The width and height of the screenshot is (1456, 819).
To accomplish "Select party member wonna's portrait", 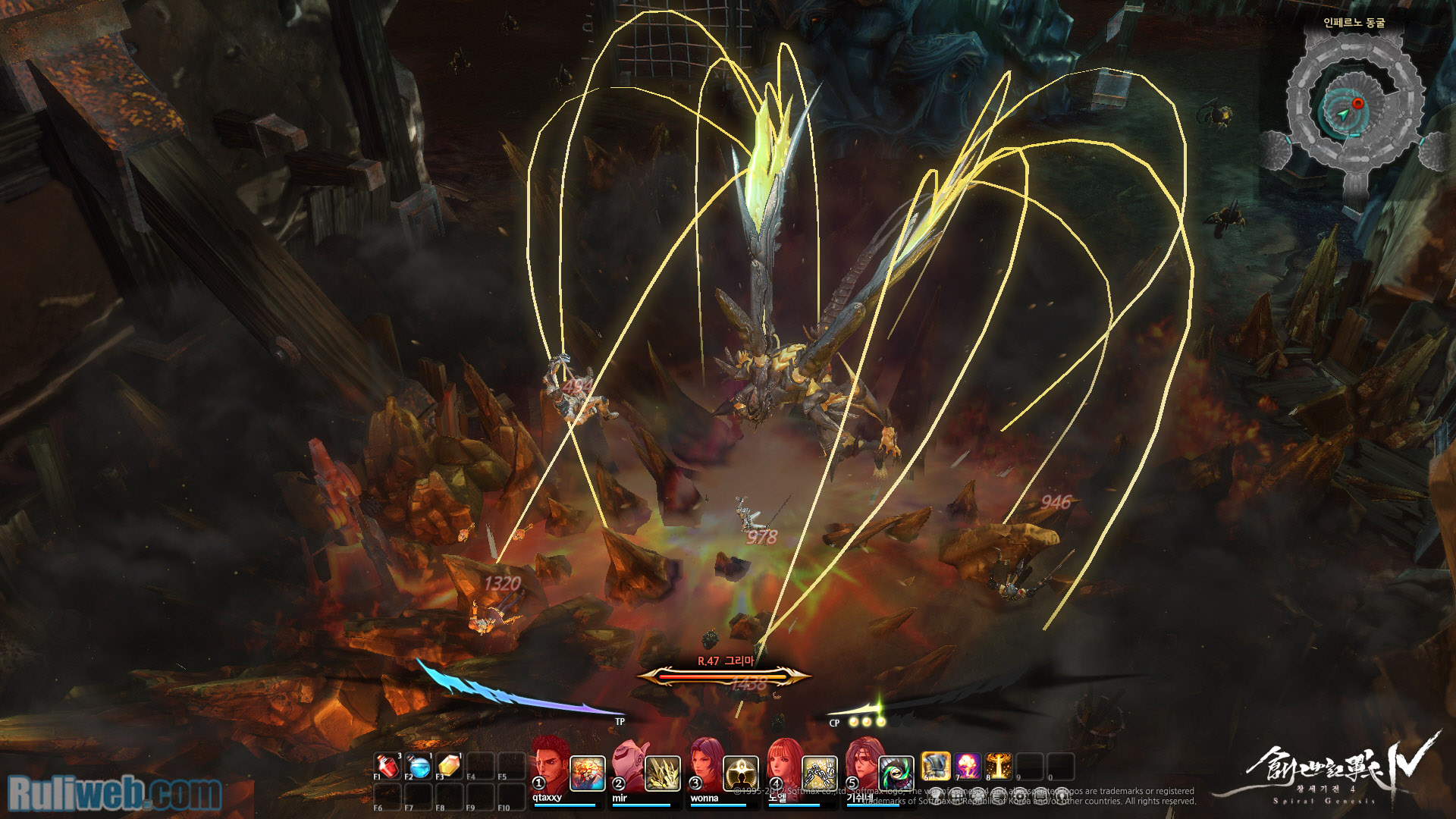I will tap(707, 764).
